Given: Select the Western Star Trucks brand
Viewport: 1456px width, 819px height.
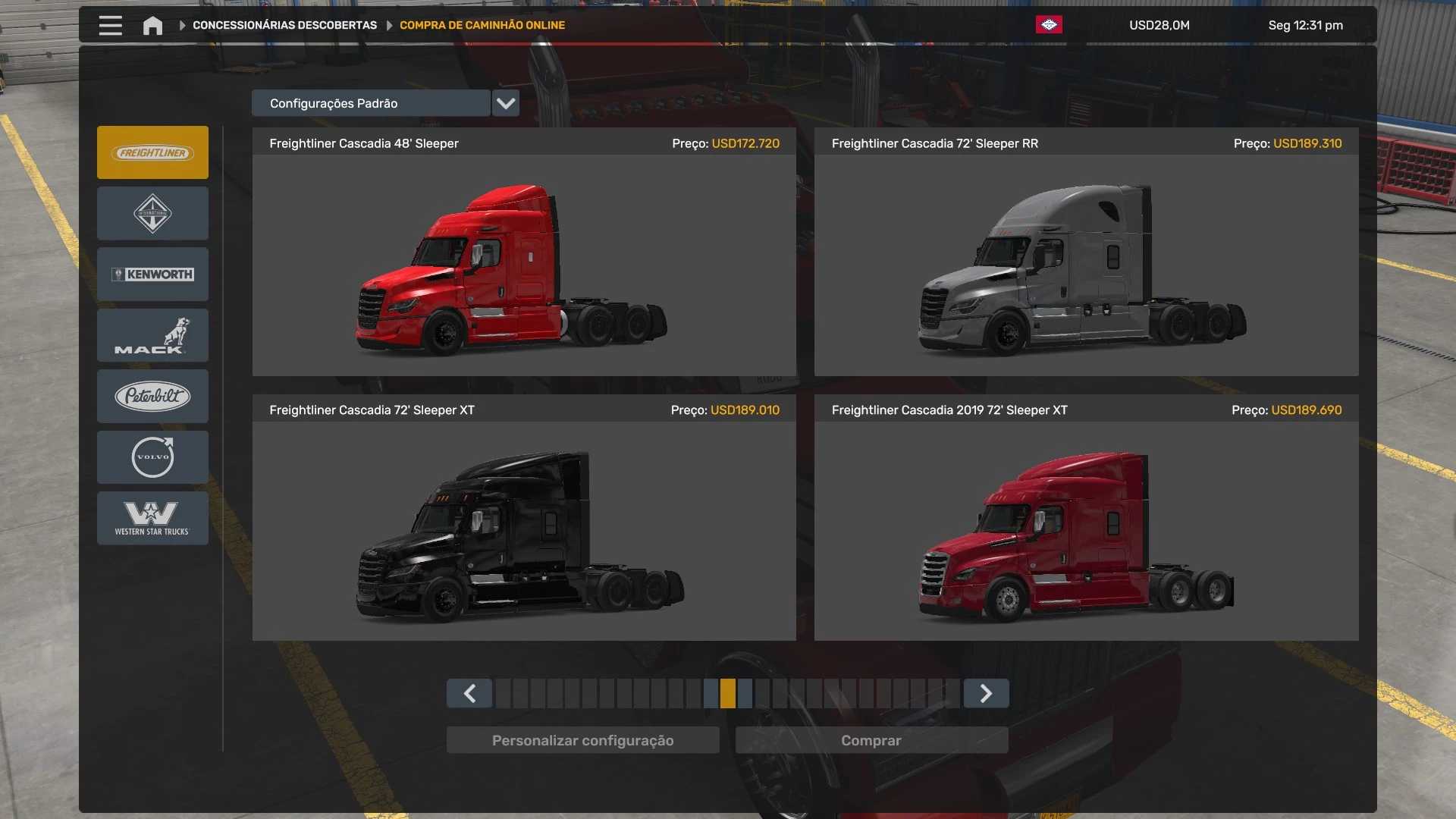Looking at the screenshot, I should [x=152, y=518].
